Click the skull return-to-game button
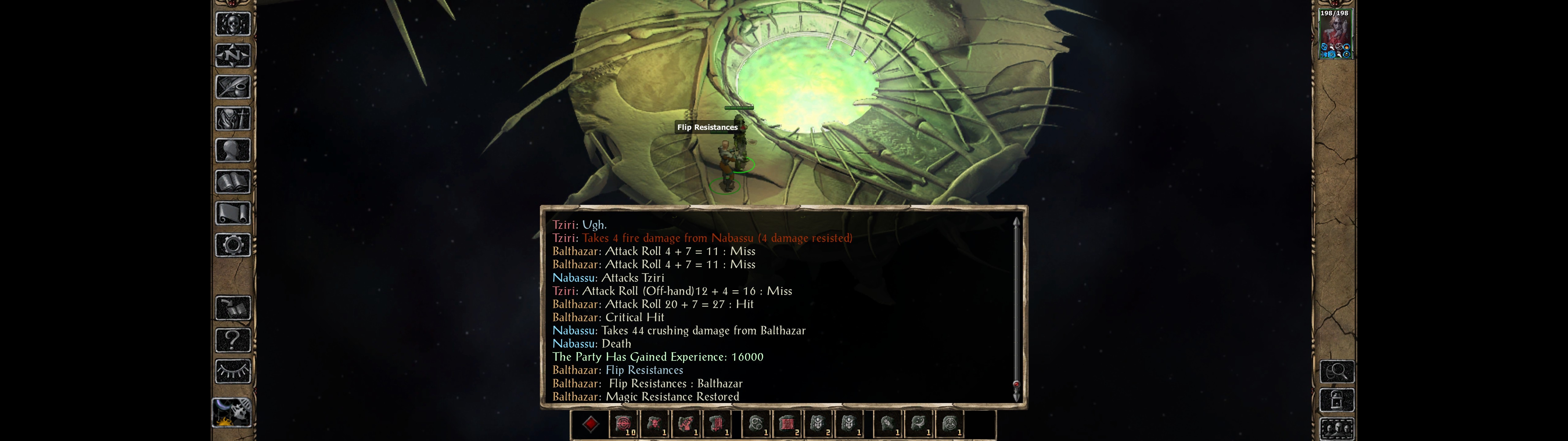1568x441 pixels. click(x=233, y=24)
